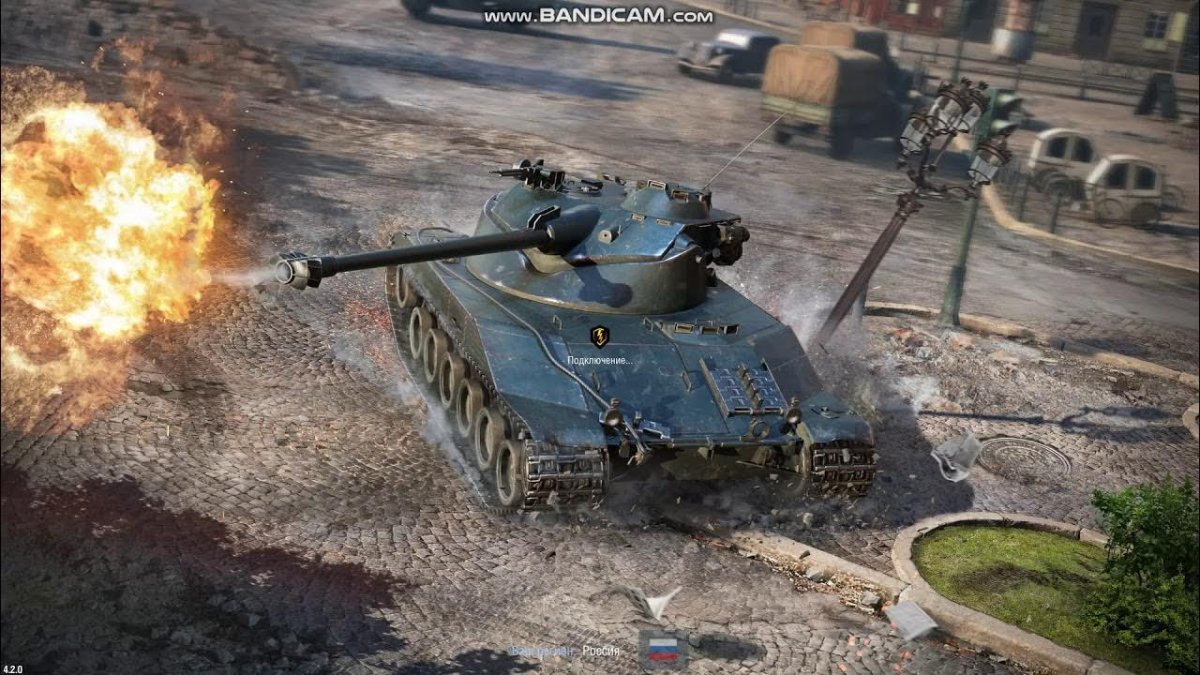Open the region selector with the Russian flag
Image resolution: width=1200 pixels, height=675 pixels.
662,649
